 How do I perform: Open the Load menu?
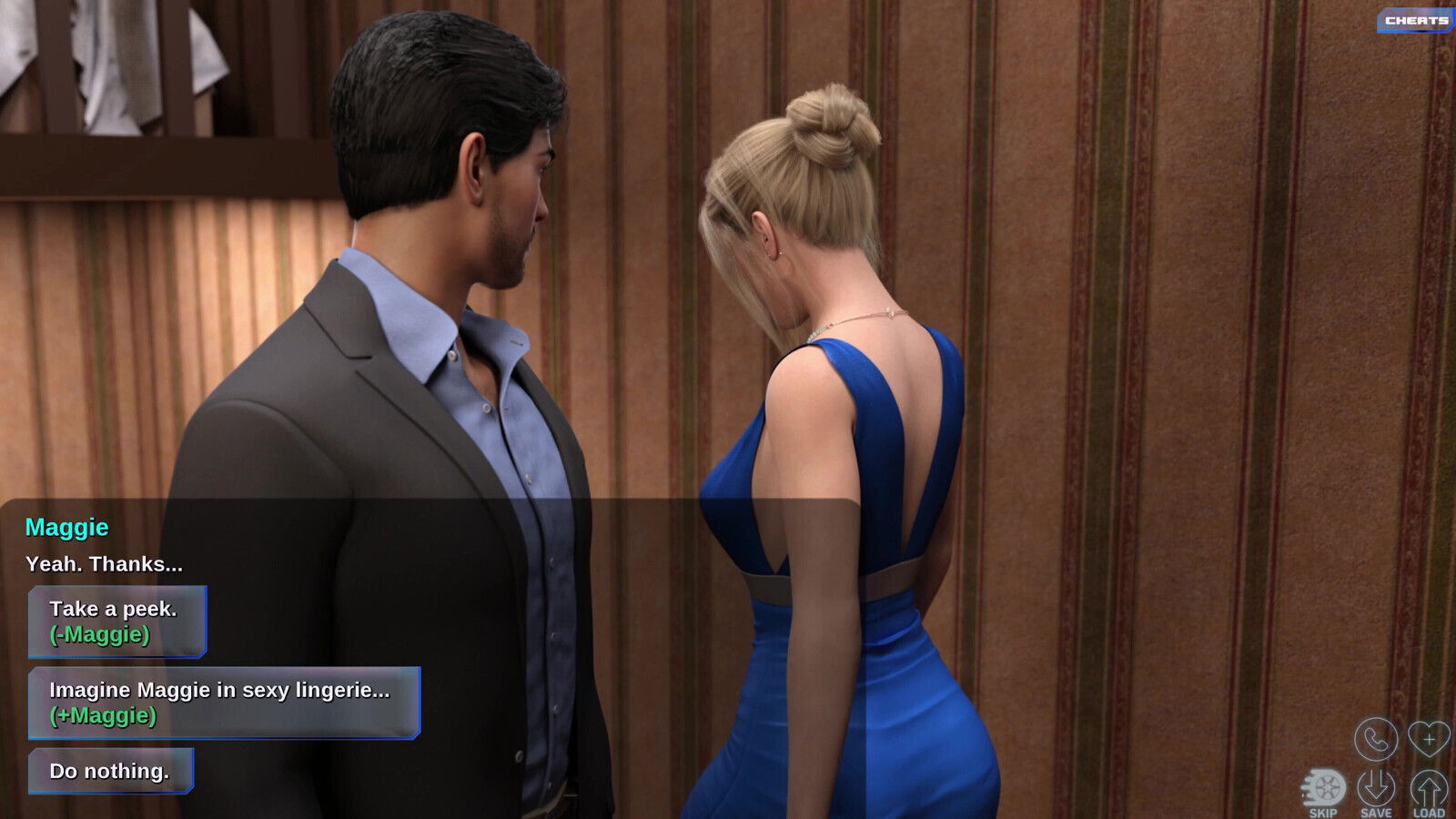pyautogui.click(x=1429, y=792)
